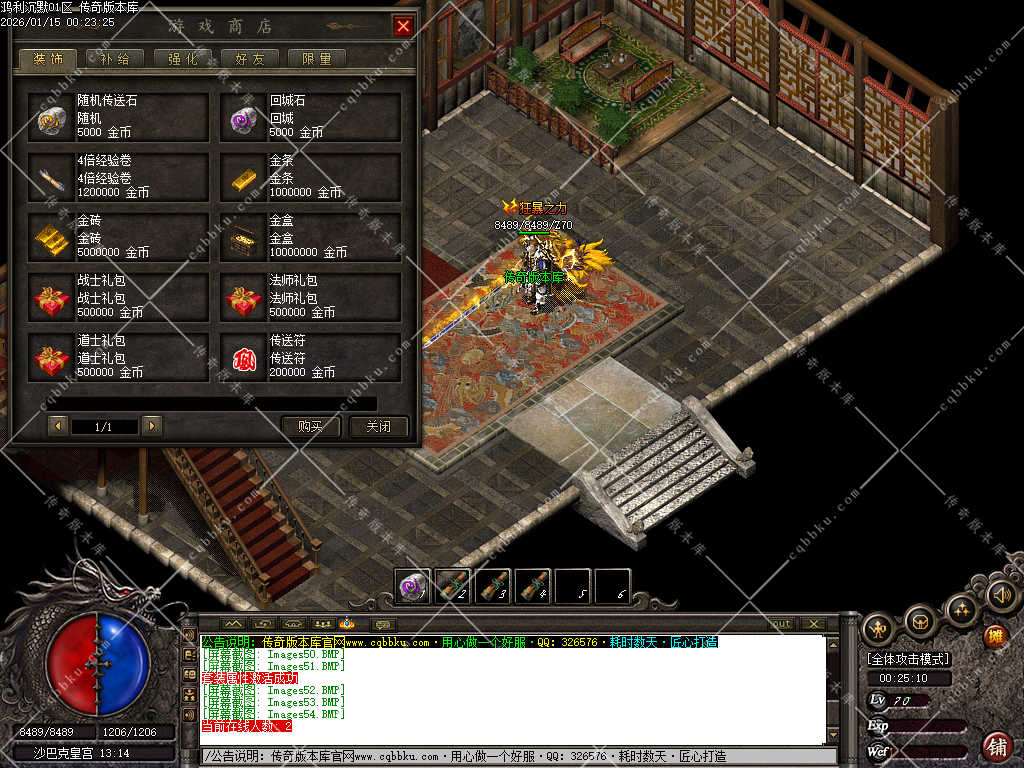Use the purple stone in hotbar slot 1
Image resolution: width=1024 pixels, height=768 pixels.
[412, 586]
